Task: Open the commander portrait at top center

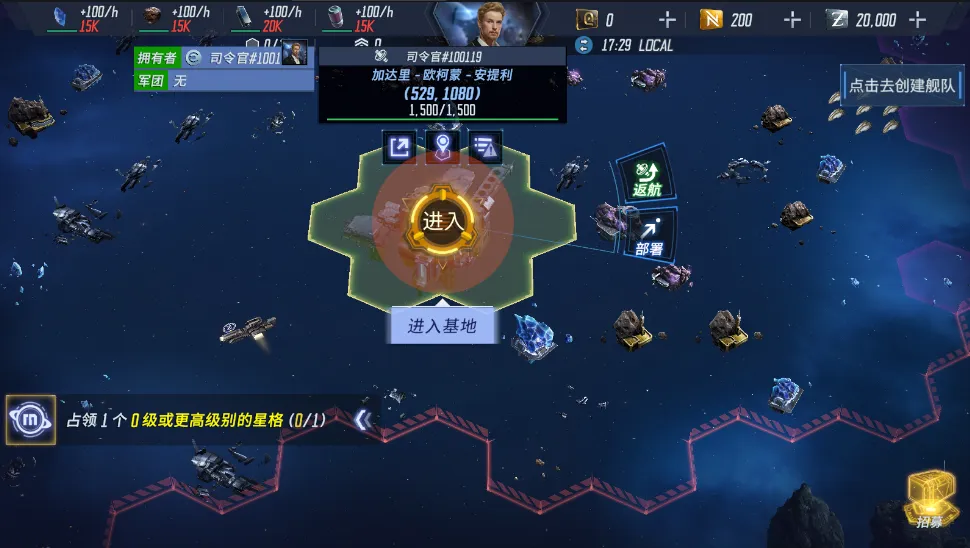Action: coord(488,22)
